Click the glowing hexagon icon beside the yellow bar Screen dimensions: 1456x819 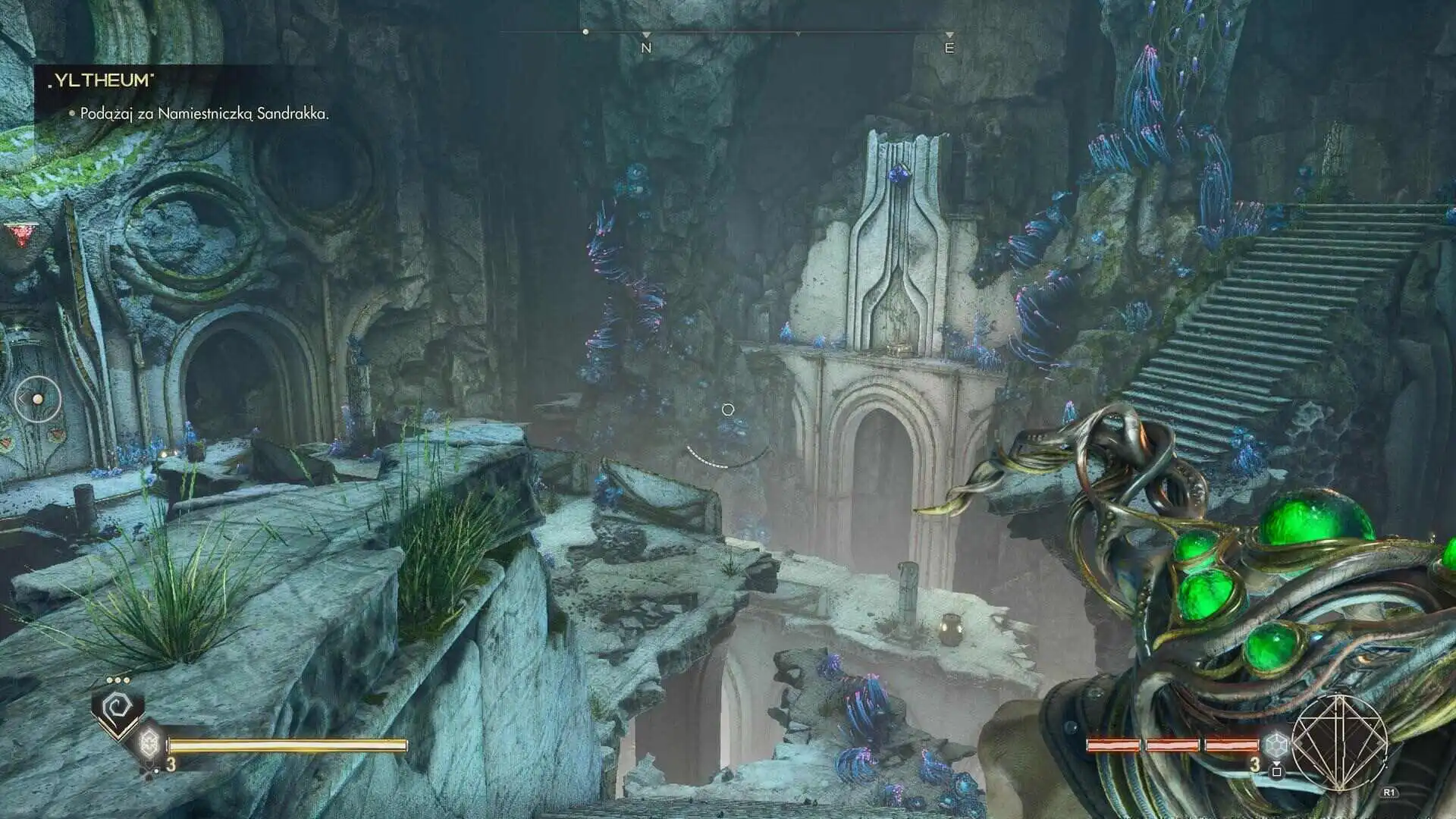tap(149, 741)
